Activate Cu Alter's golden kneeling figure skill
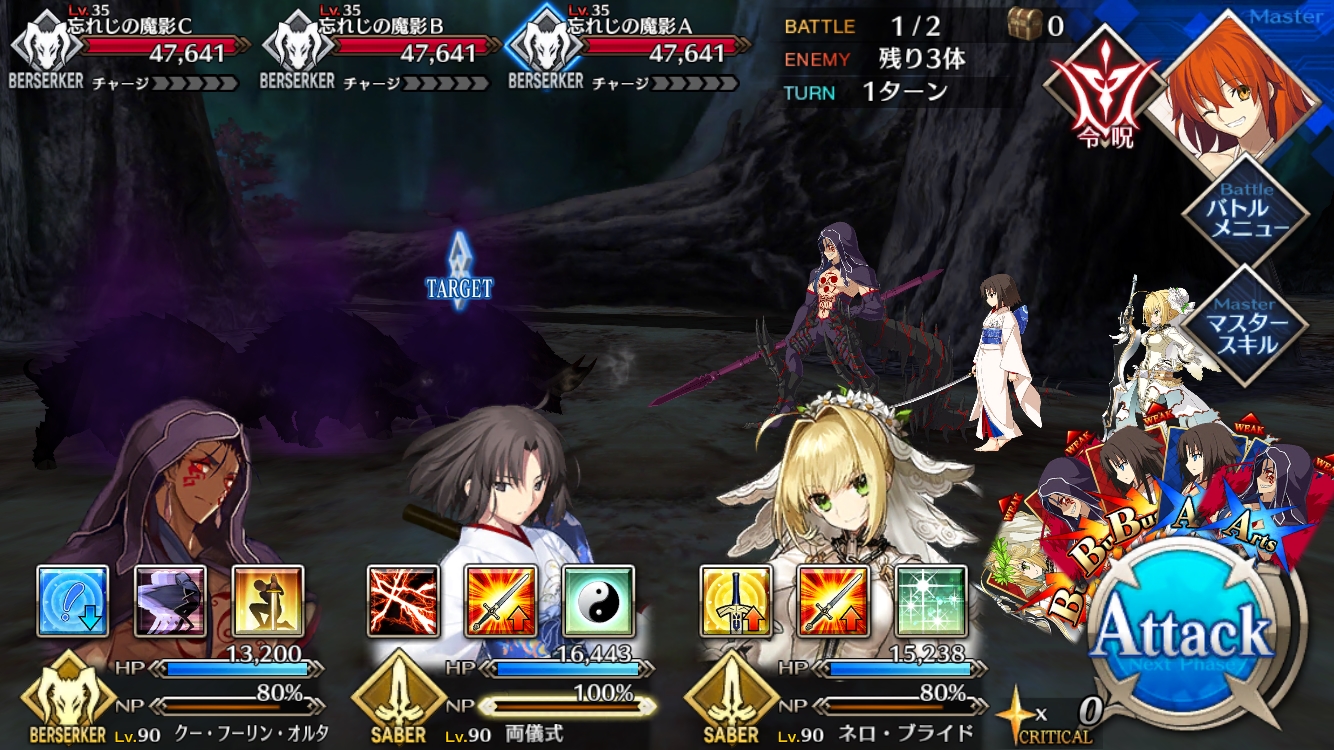 pyautogui.click(x=268, y=601)
